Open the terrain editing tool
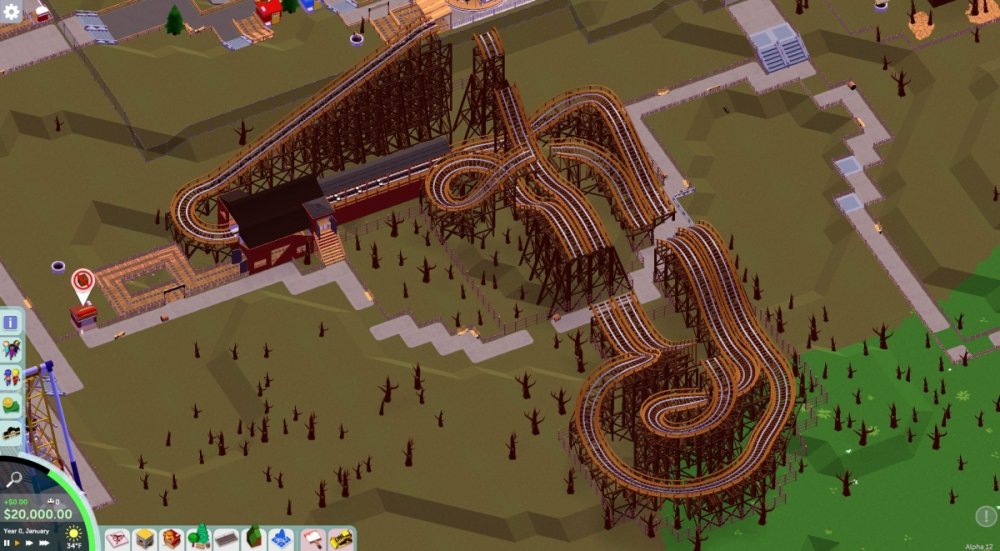This screenshot has height=551, width=1000. 255,539
